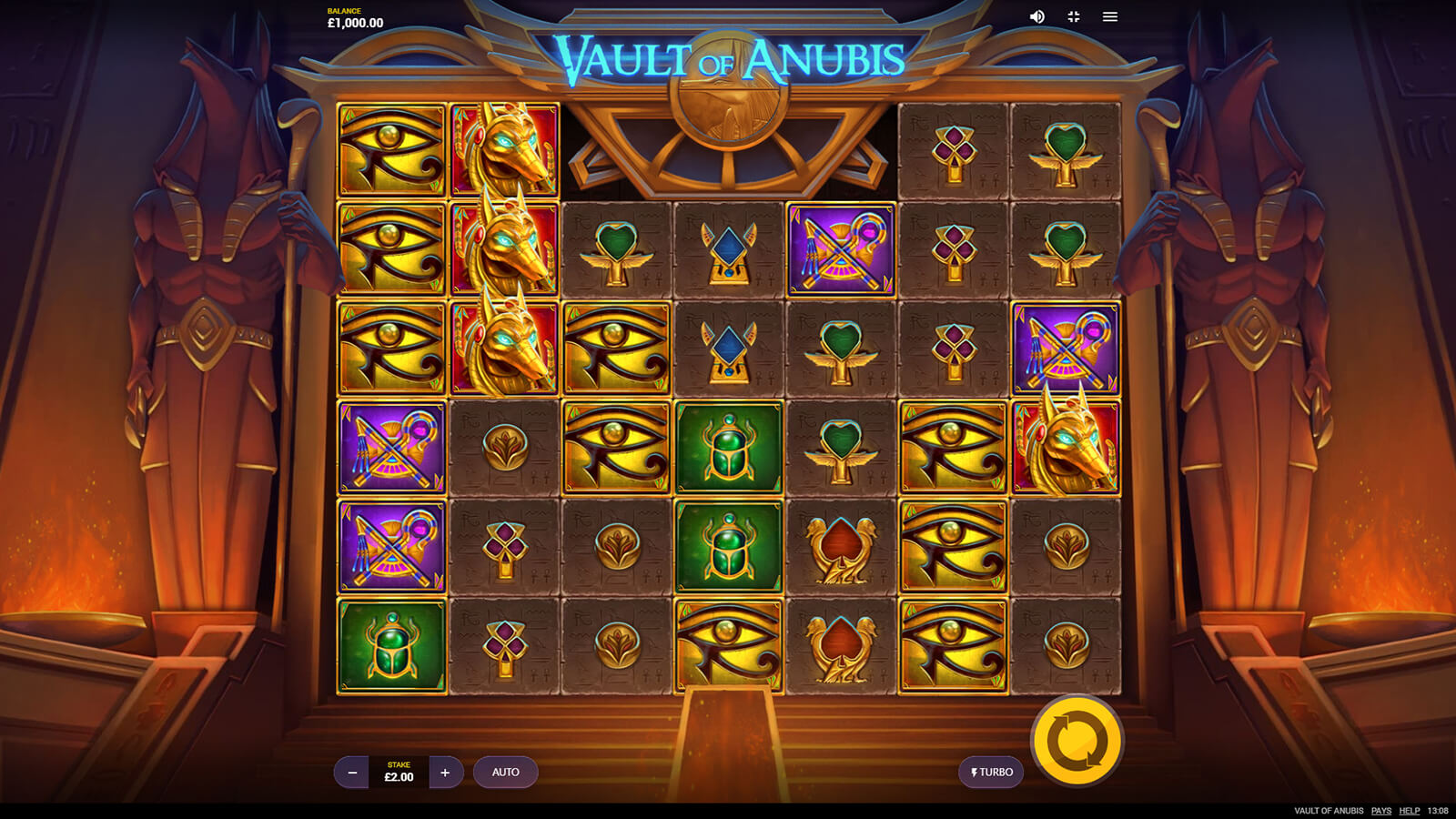Open the PAYS paytable link

tap(1381, 811)
